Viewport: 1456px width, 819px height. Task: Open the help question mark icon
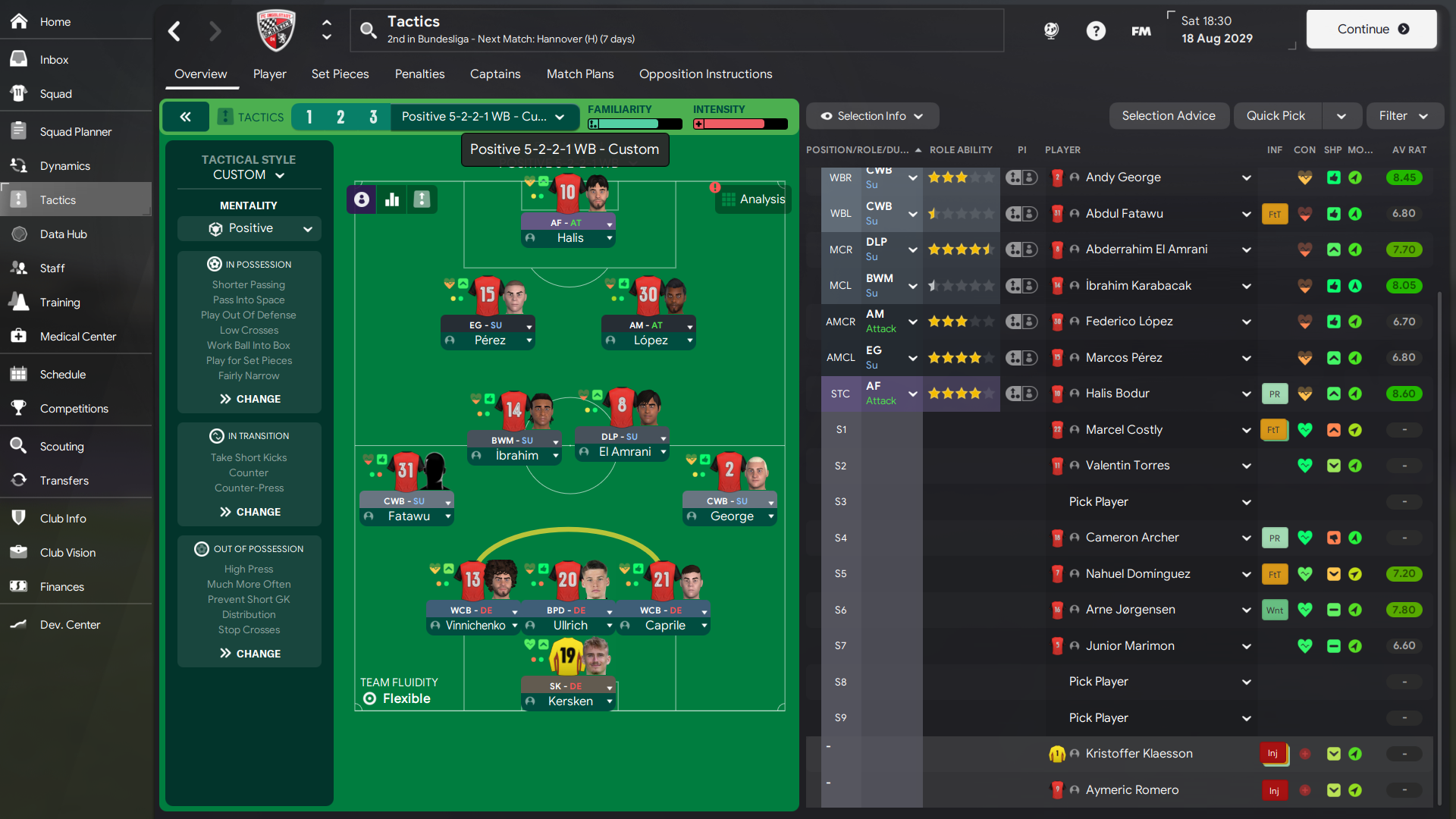coord(1097,31)
